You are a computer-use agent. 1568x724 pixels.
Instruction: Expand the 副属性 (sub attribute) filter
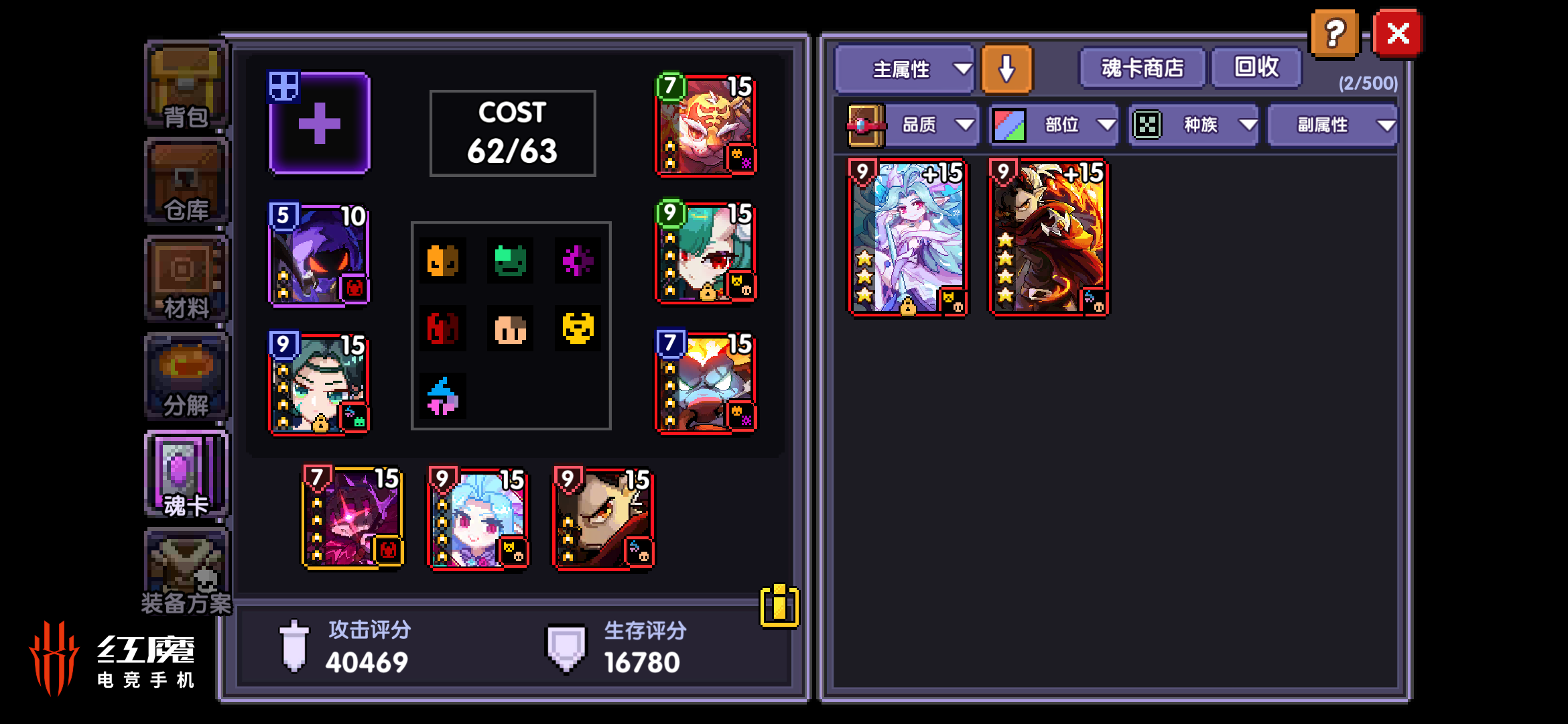pyautogui.click(x=1332, y=124)
